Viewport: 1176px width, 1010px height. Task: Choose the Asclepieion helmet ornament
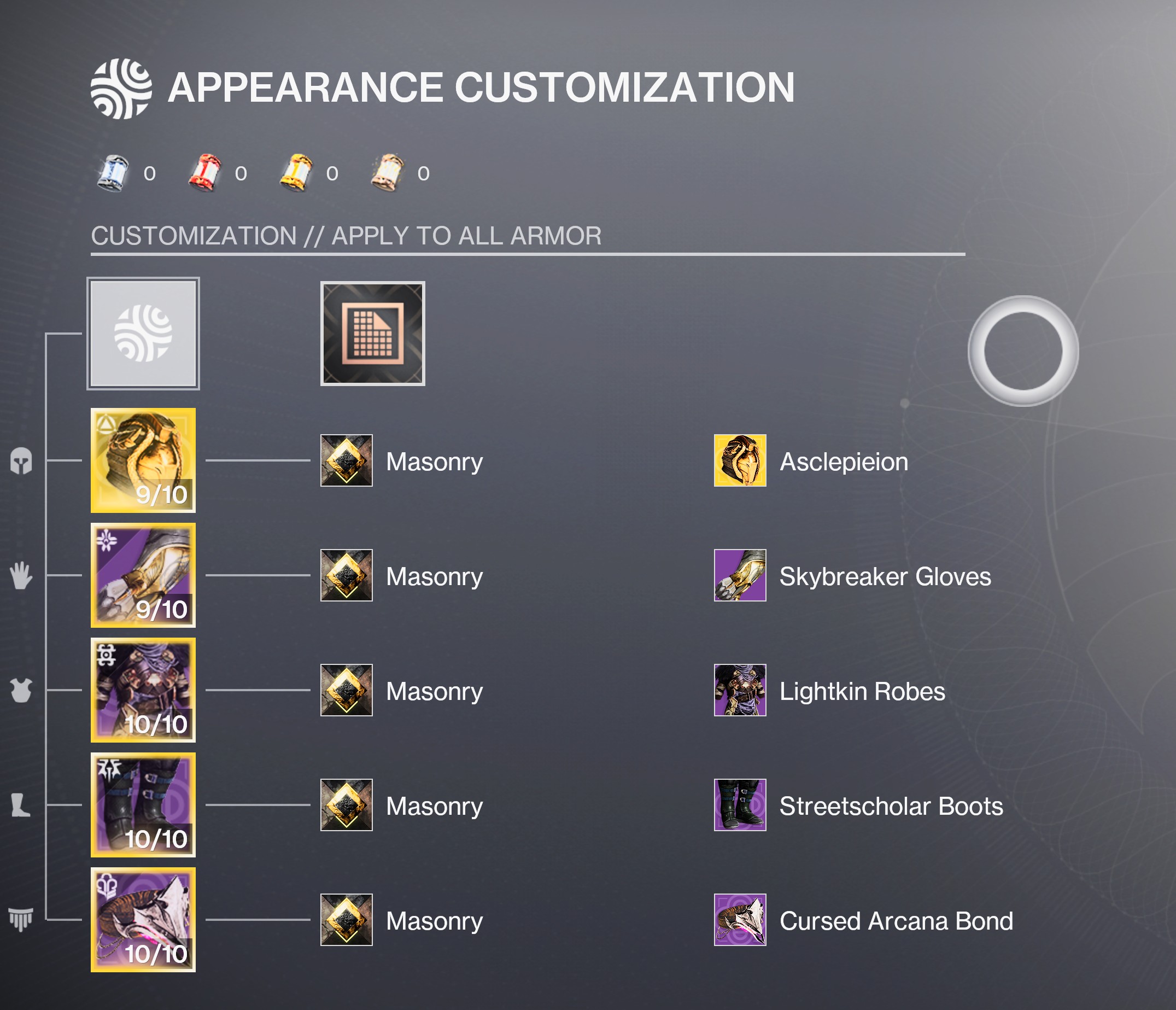pyautogui.click(x=740, y=460)
